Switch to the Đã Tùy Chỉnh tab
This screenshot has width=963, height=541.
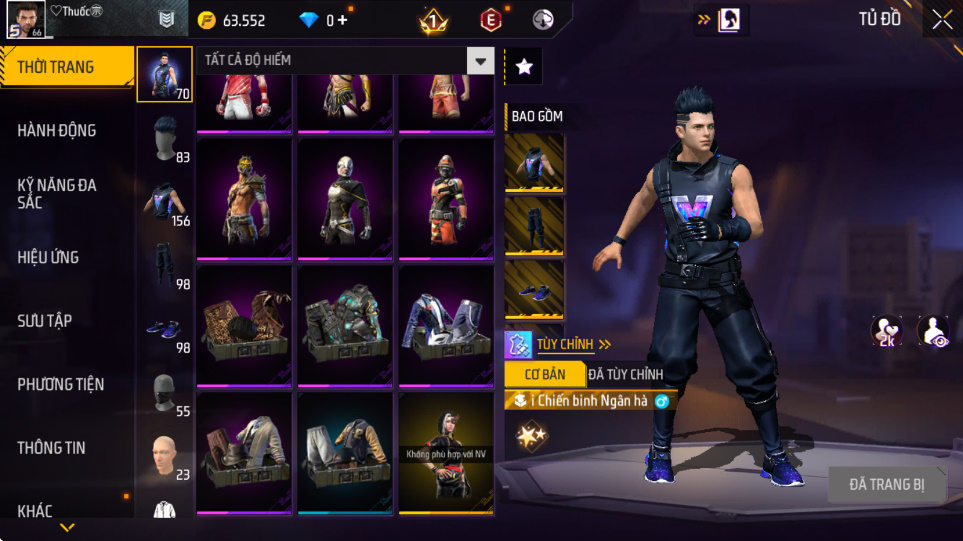click(x=626, y=375)
